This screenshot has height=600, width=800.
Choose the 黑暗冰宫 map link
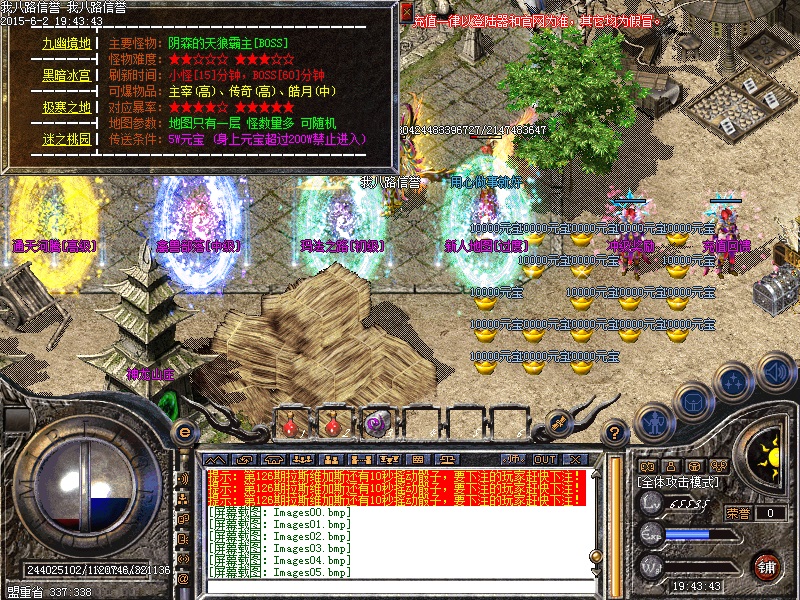(x=66, y=75)
